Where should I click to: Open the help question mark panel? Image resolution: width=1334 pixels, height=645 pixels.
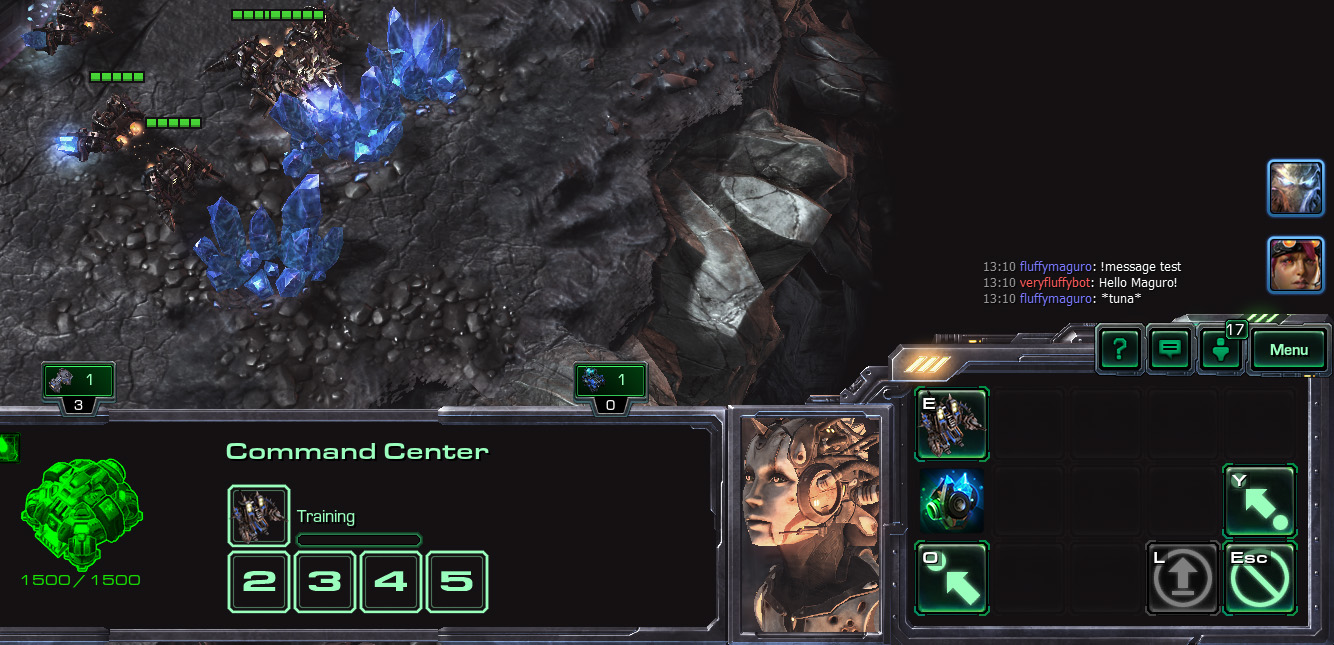[1120, 350]
